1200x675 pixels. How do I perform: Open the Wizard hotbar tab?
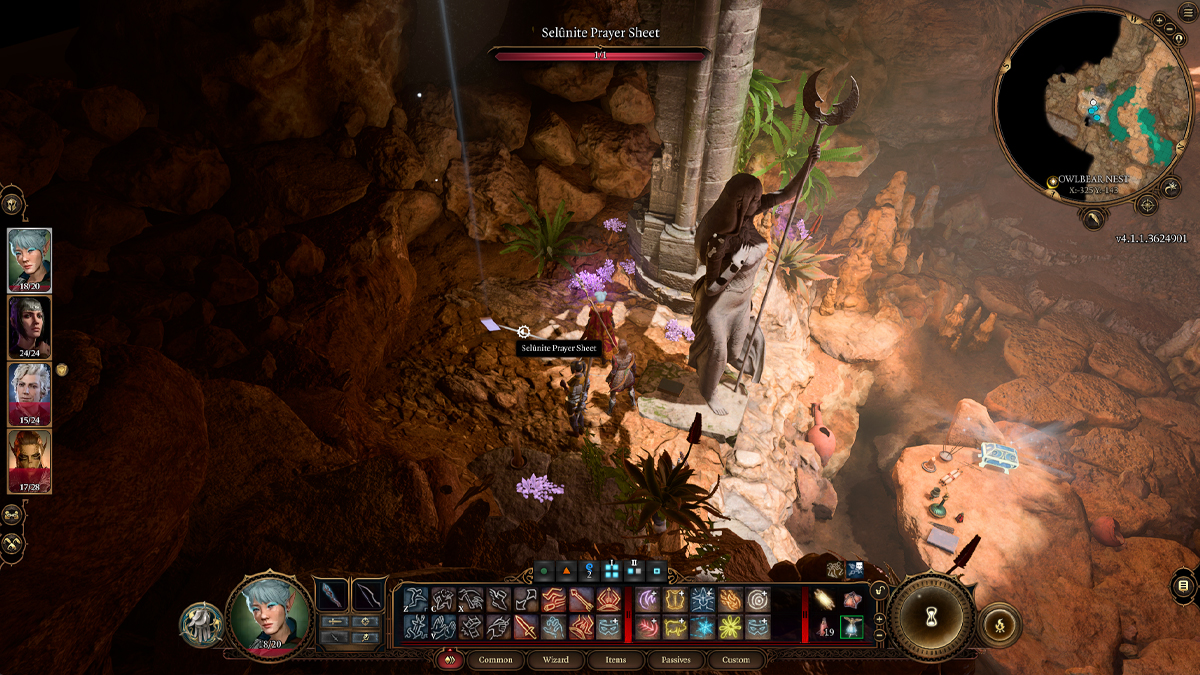[555, 660]
